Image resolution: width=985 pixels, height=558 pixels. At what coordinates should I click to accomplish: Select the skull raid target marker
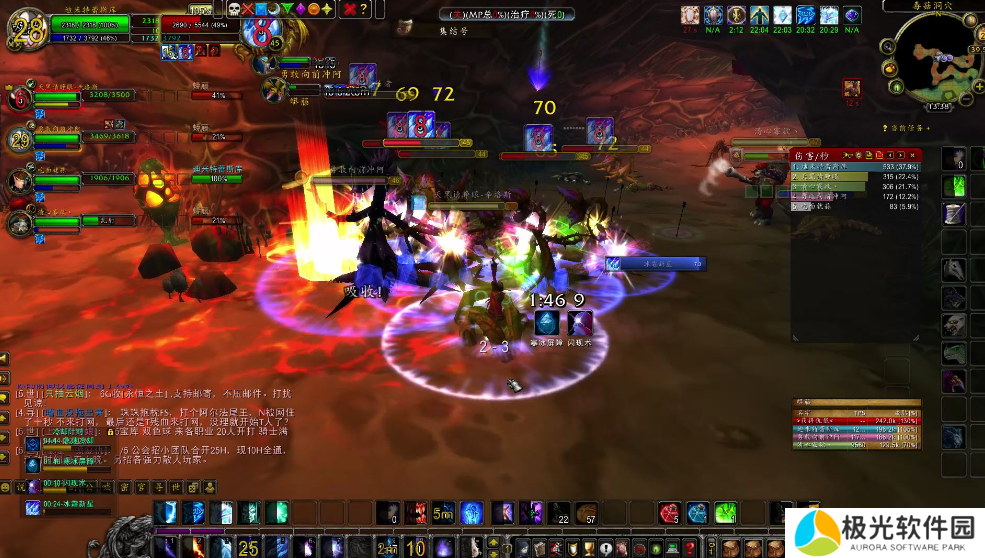[x=234, y=9]
